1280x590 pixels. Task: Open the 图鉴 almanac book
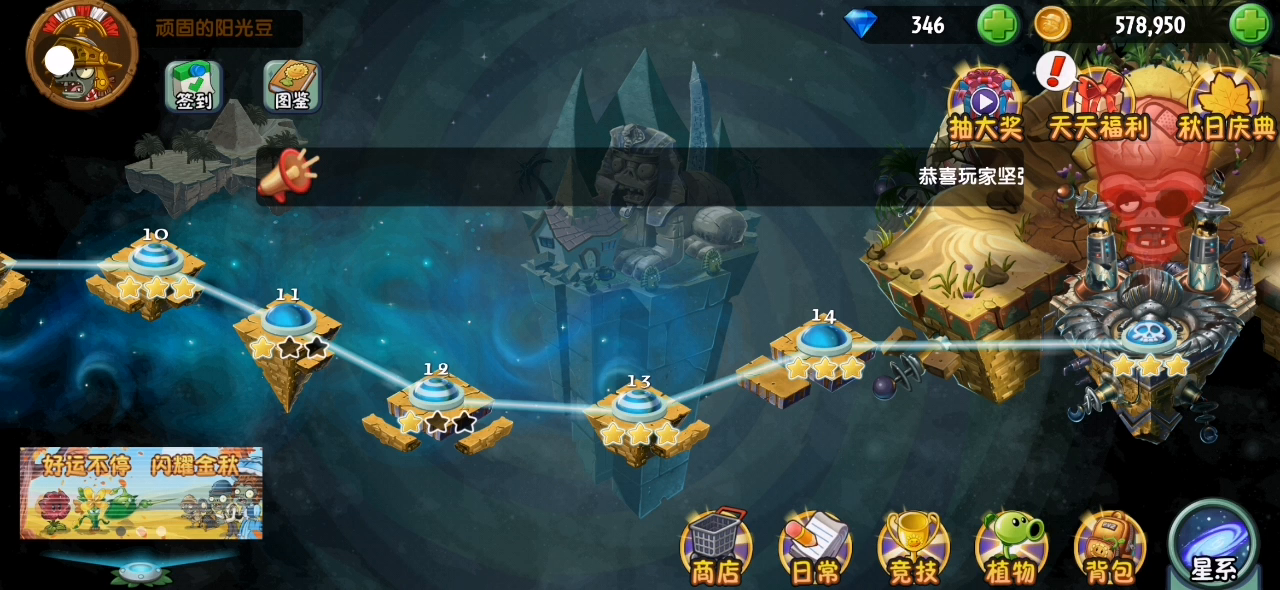pos(292,86)
